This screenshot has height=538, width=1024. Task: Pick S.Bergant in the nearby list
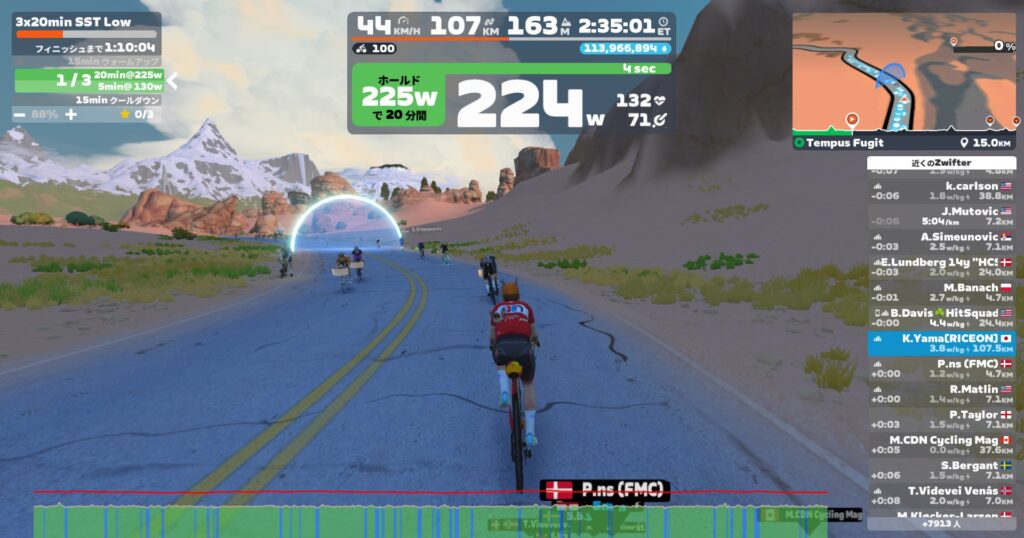(x=941, y=470)
